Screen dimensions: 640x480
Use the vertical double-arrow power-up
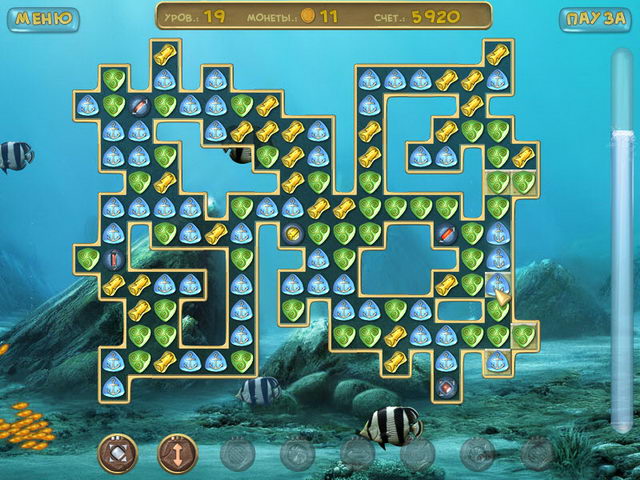point(177,453)
